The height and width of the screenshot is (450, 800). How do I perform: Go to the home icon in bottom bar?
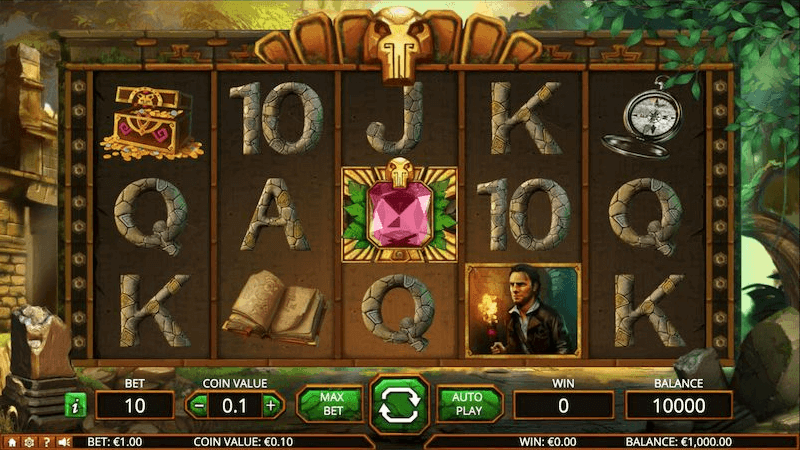(12, 441)
